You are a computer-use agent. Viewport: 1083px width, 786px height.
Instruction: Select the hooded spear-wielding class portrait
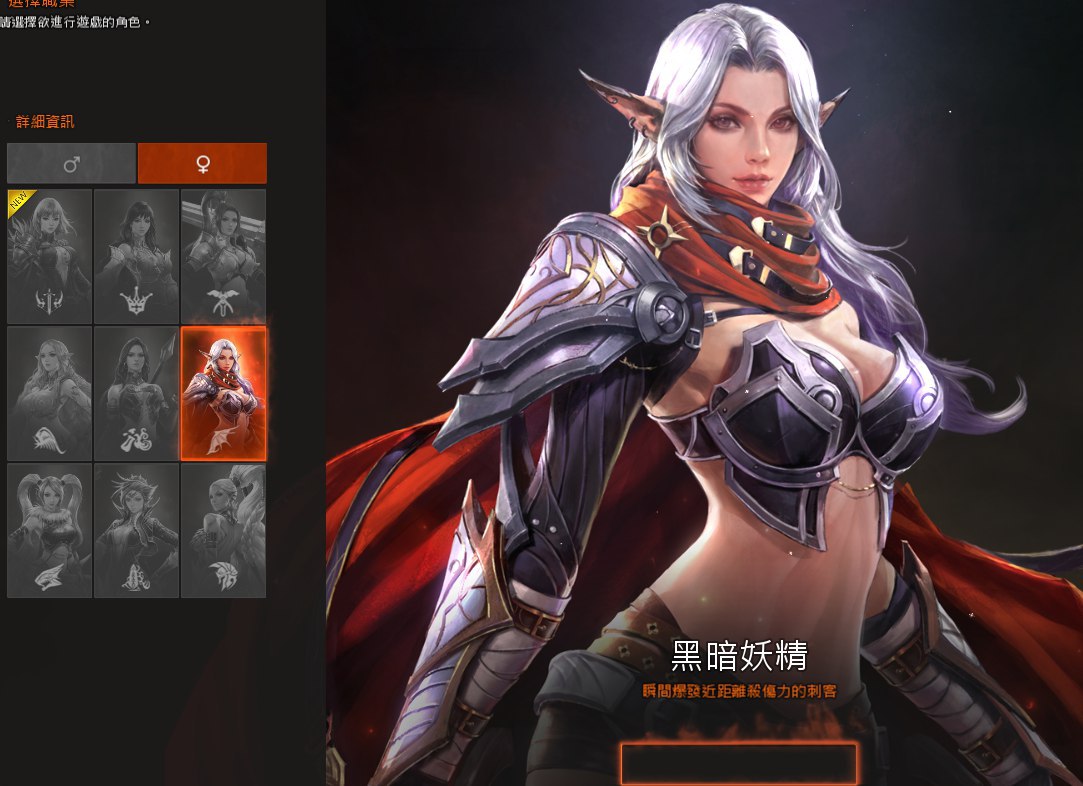(136, 393)
